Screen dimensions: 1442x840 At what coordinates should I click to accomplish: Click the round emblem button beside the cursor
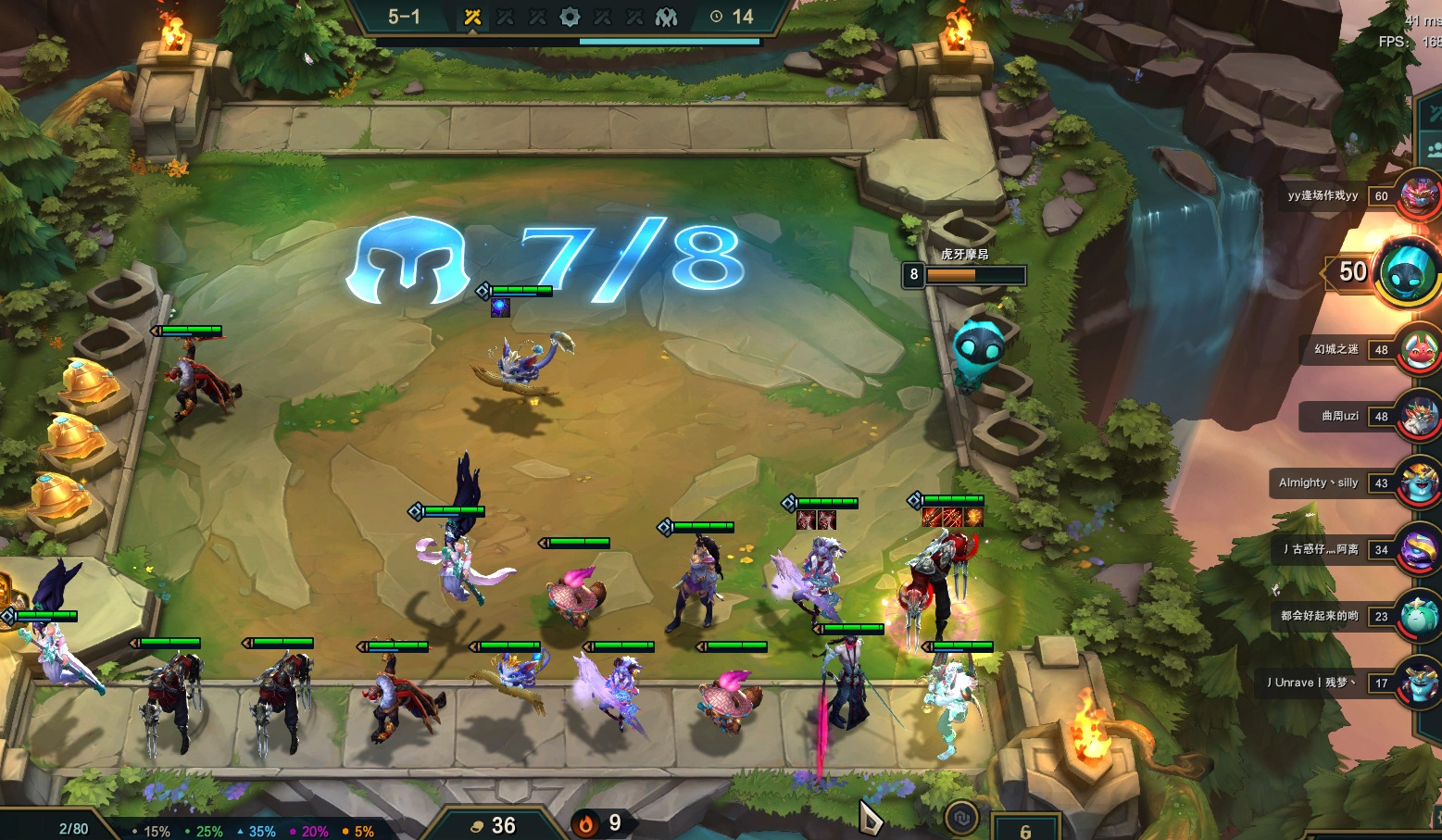pyautogui.click(x=963, y=817)
